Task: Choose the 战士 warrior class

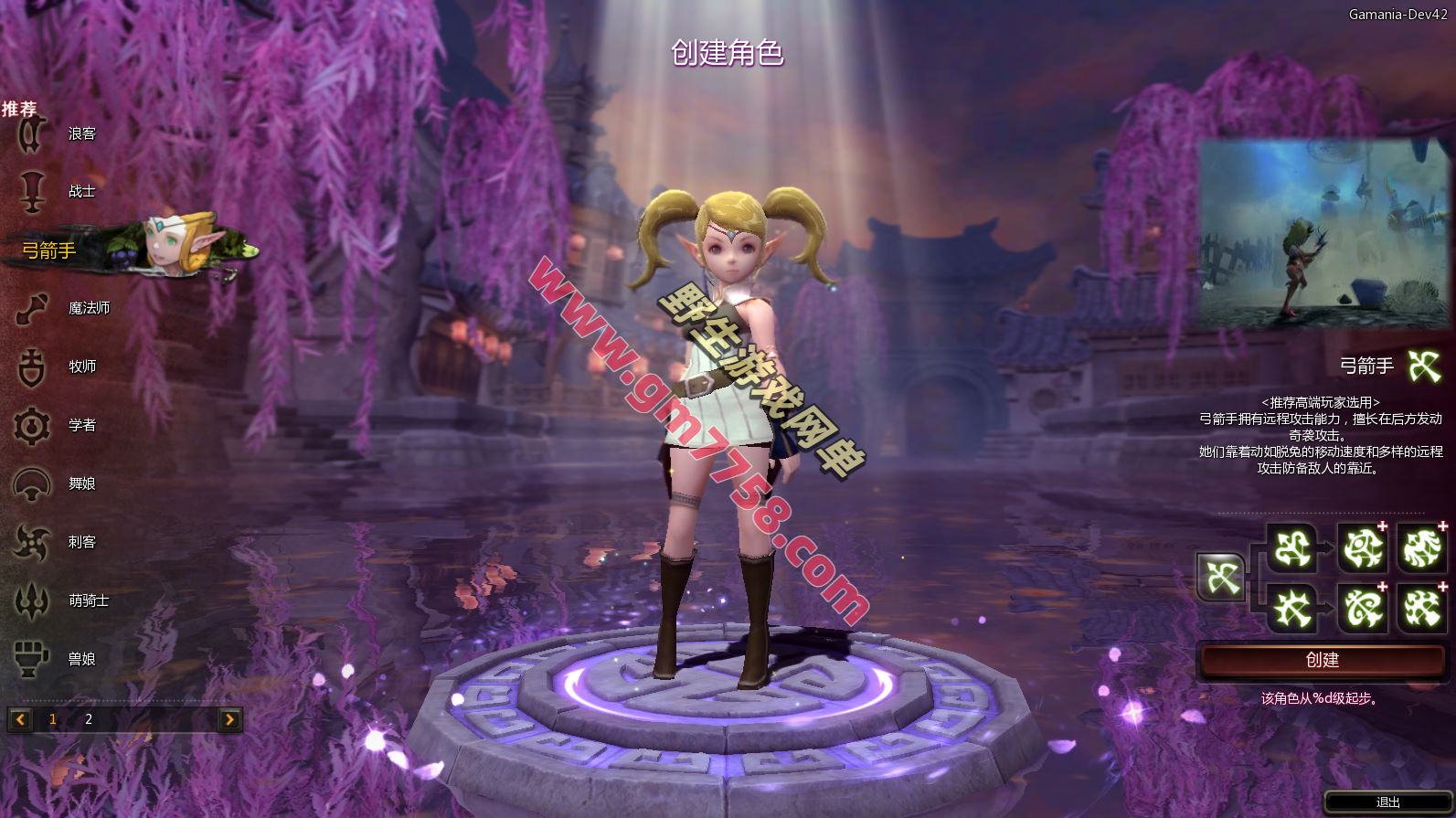Action: [x=80, y=191]
